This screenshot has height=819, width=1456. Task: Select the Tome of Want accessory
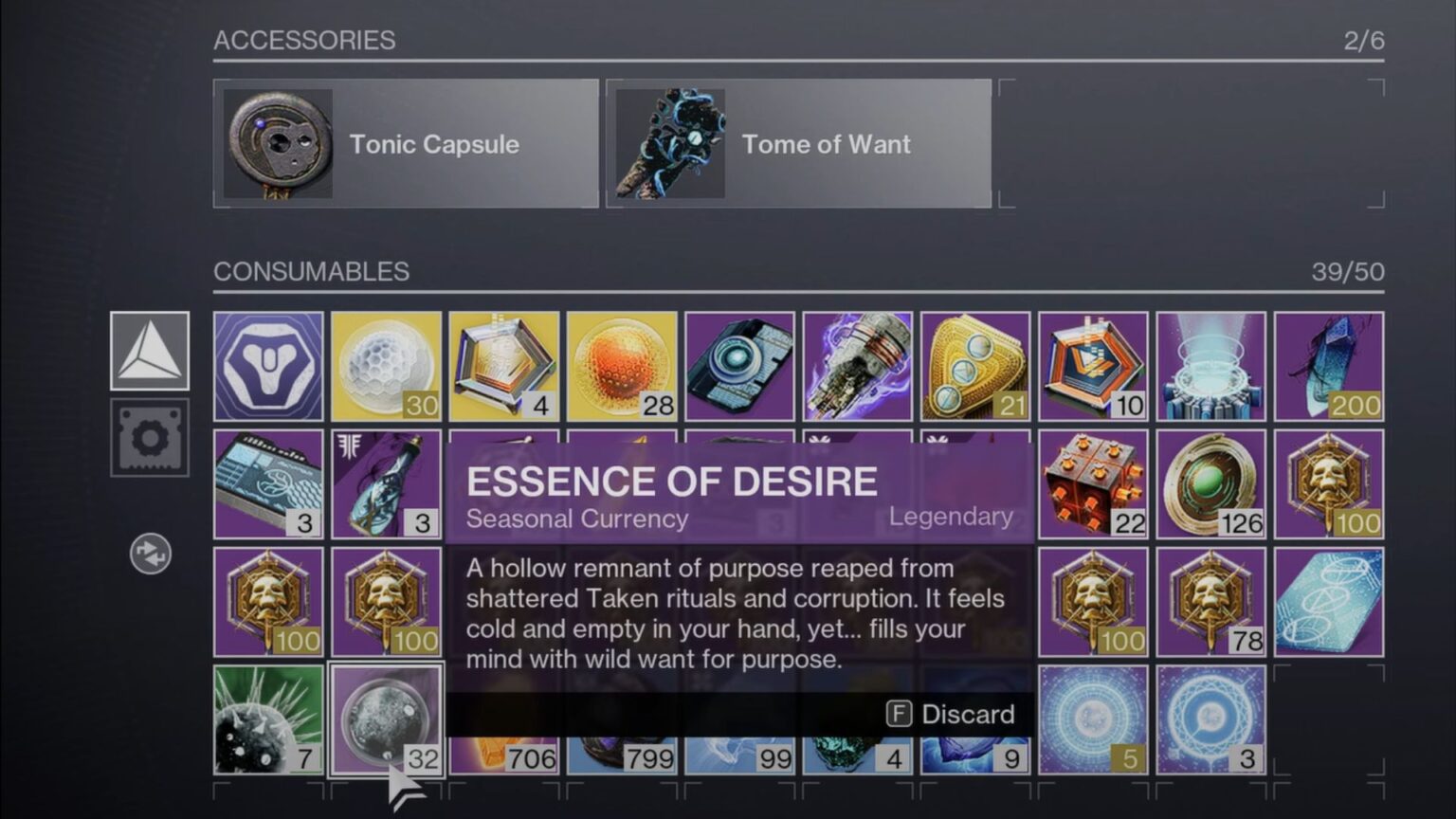796,144
